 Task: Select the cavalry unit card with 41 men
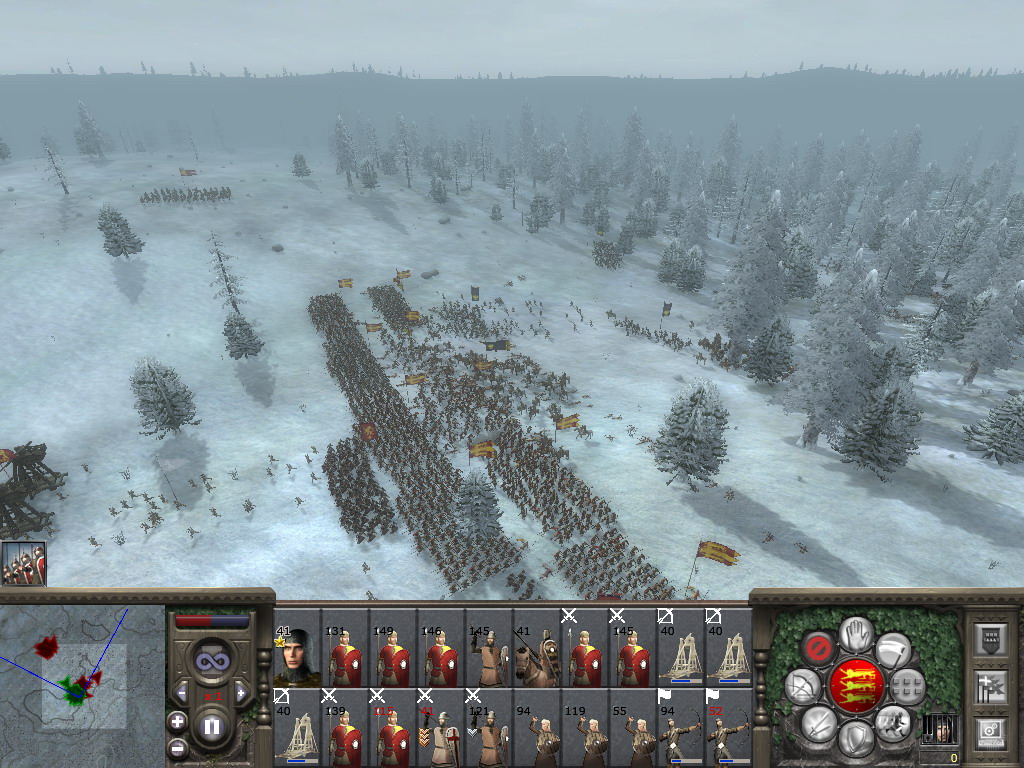[x=537, y=648]
